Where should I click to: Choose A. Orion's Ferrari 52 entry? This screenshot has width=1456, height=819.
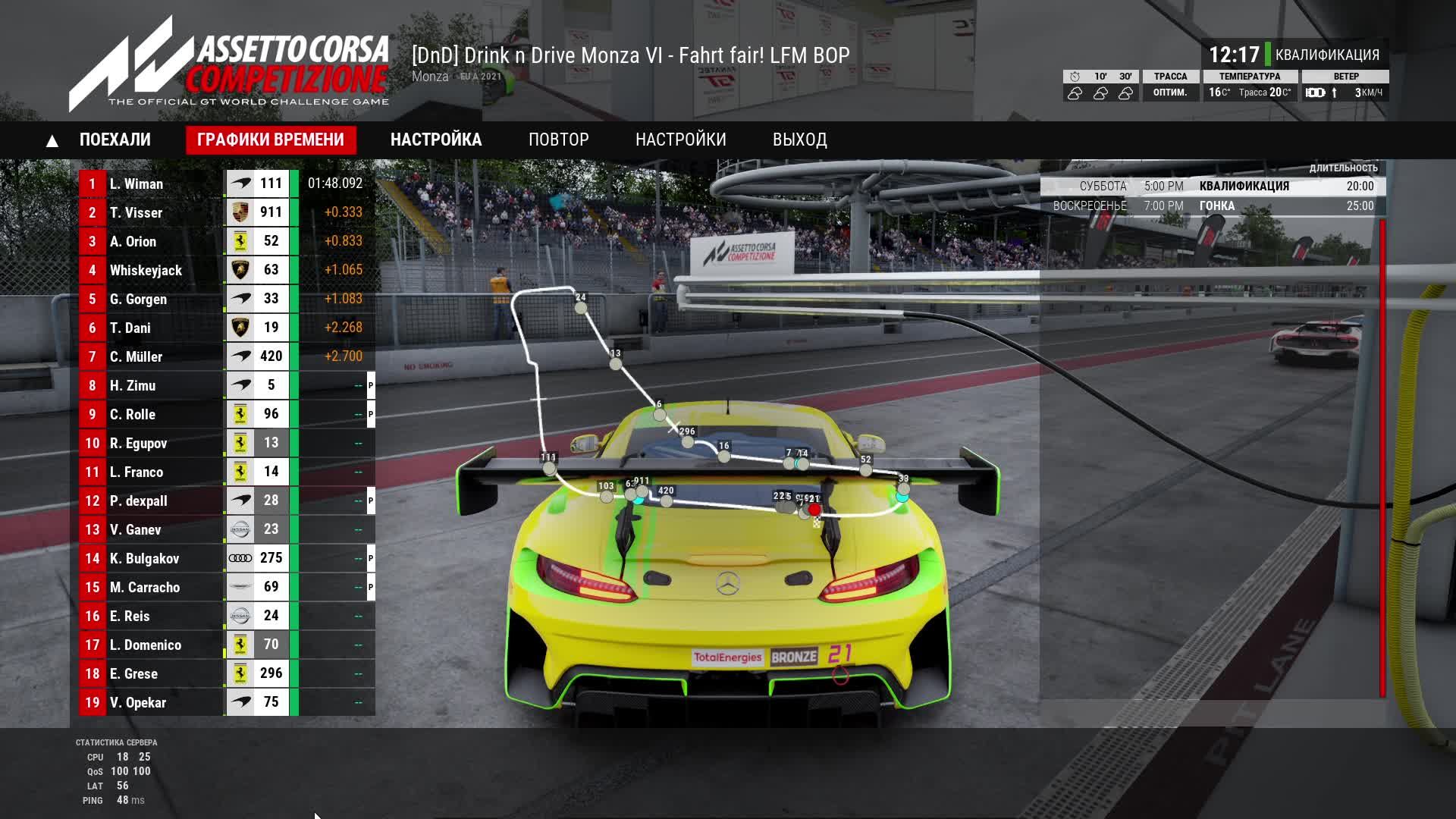pyautogui.click(x=226, y=241)
